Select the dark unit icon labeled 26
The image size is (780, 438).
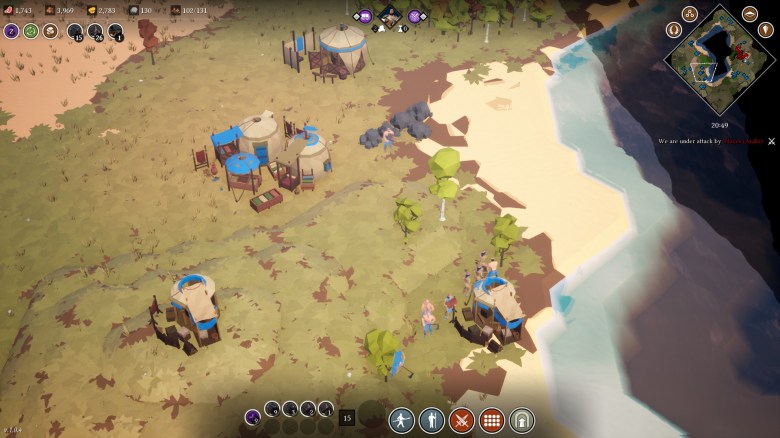[x=96, y=31]
